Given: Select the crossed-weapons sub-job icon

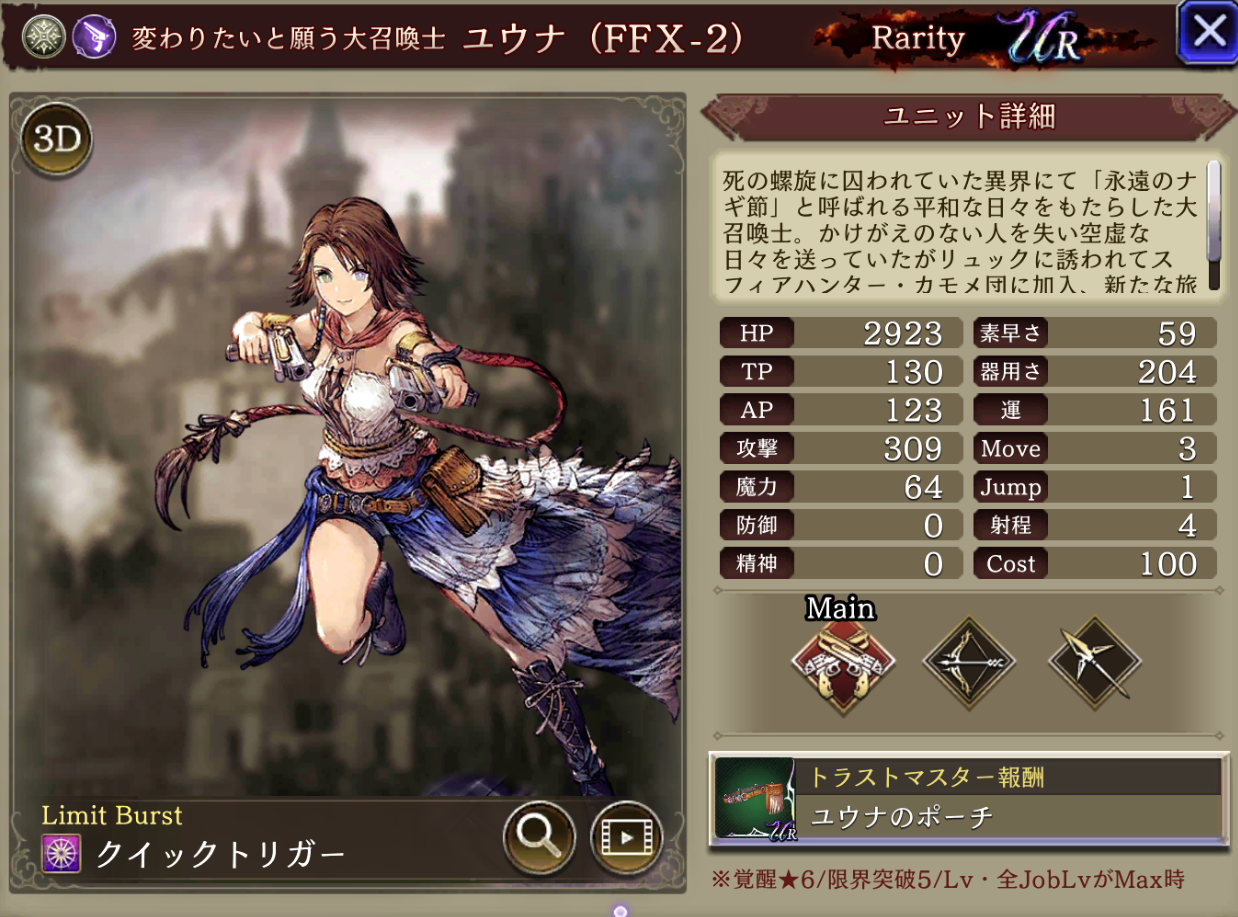Looking at the screenshot, I should (1094, 660).
